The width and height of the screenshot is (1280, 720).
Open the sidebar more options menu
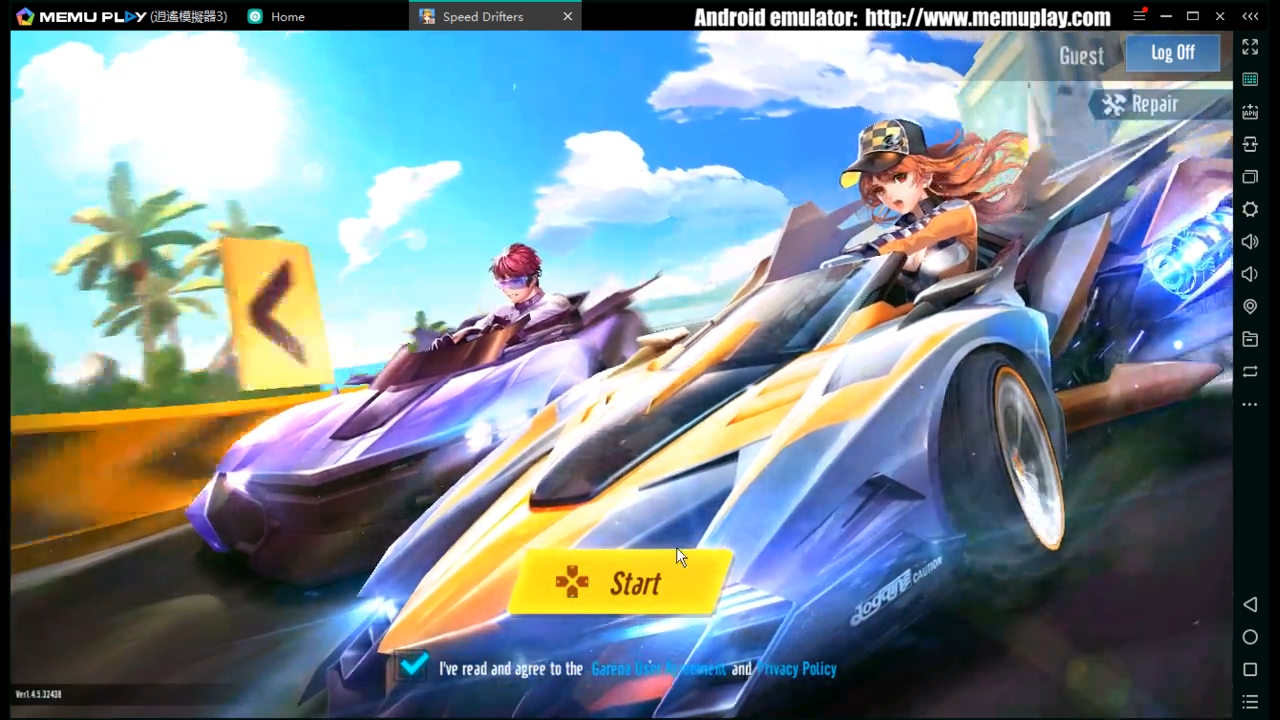[x=1250, y=404]
